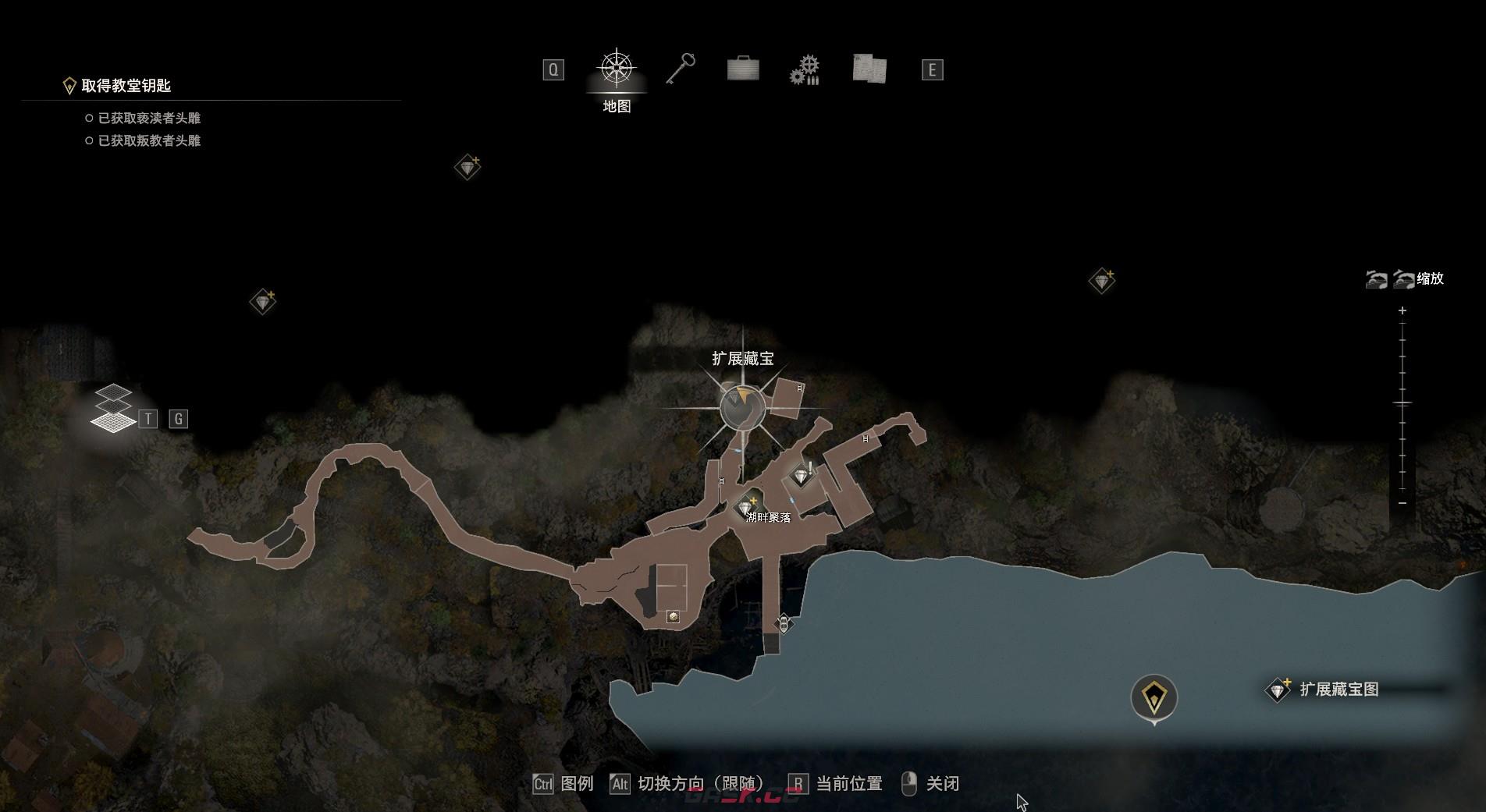Click the 取得教堂钥匙 objective tracker
The image size is (1486, 812).
(126, 86)
